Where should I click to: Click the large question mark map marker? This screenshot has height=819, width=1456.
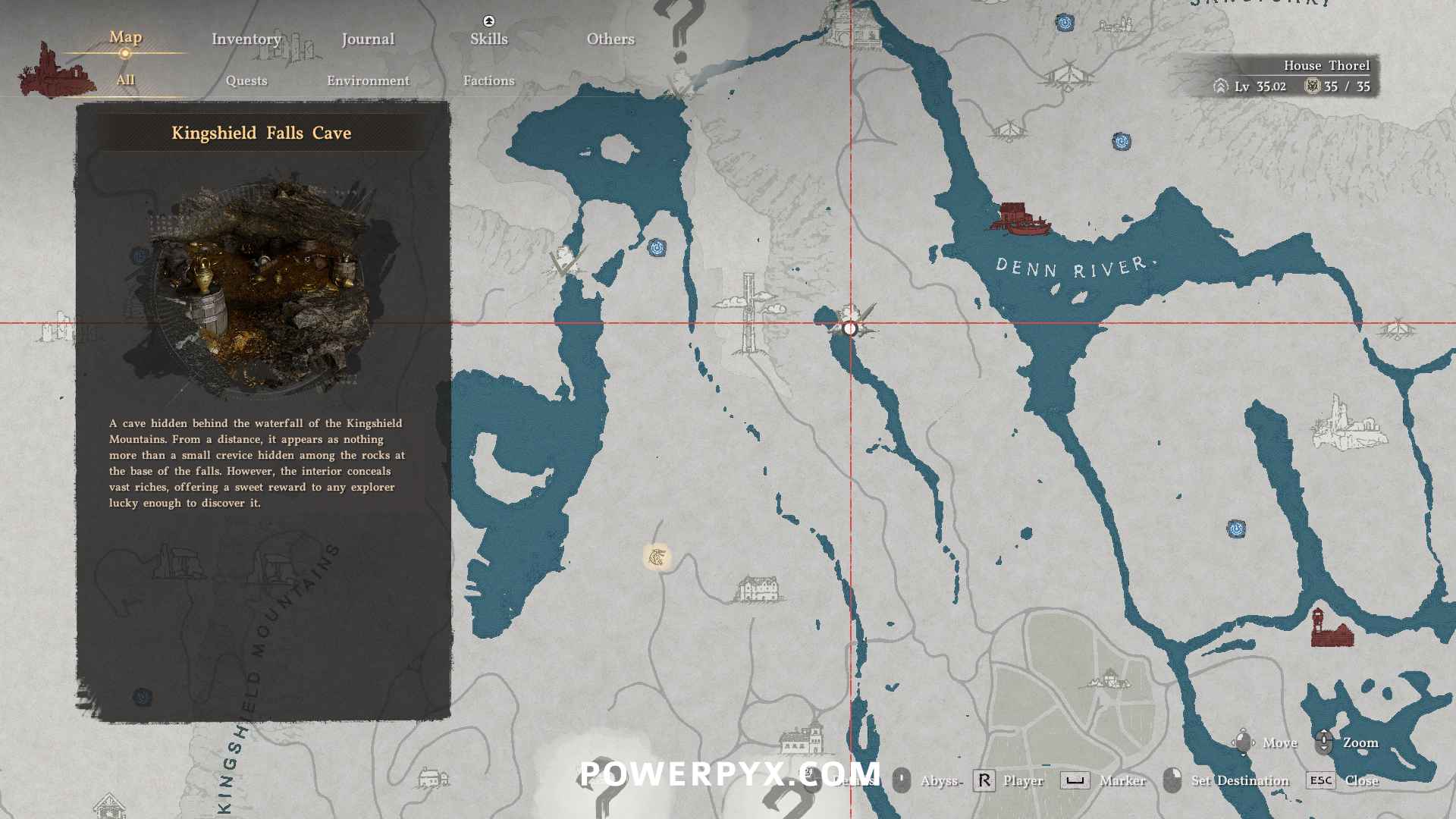click(682, 30)
